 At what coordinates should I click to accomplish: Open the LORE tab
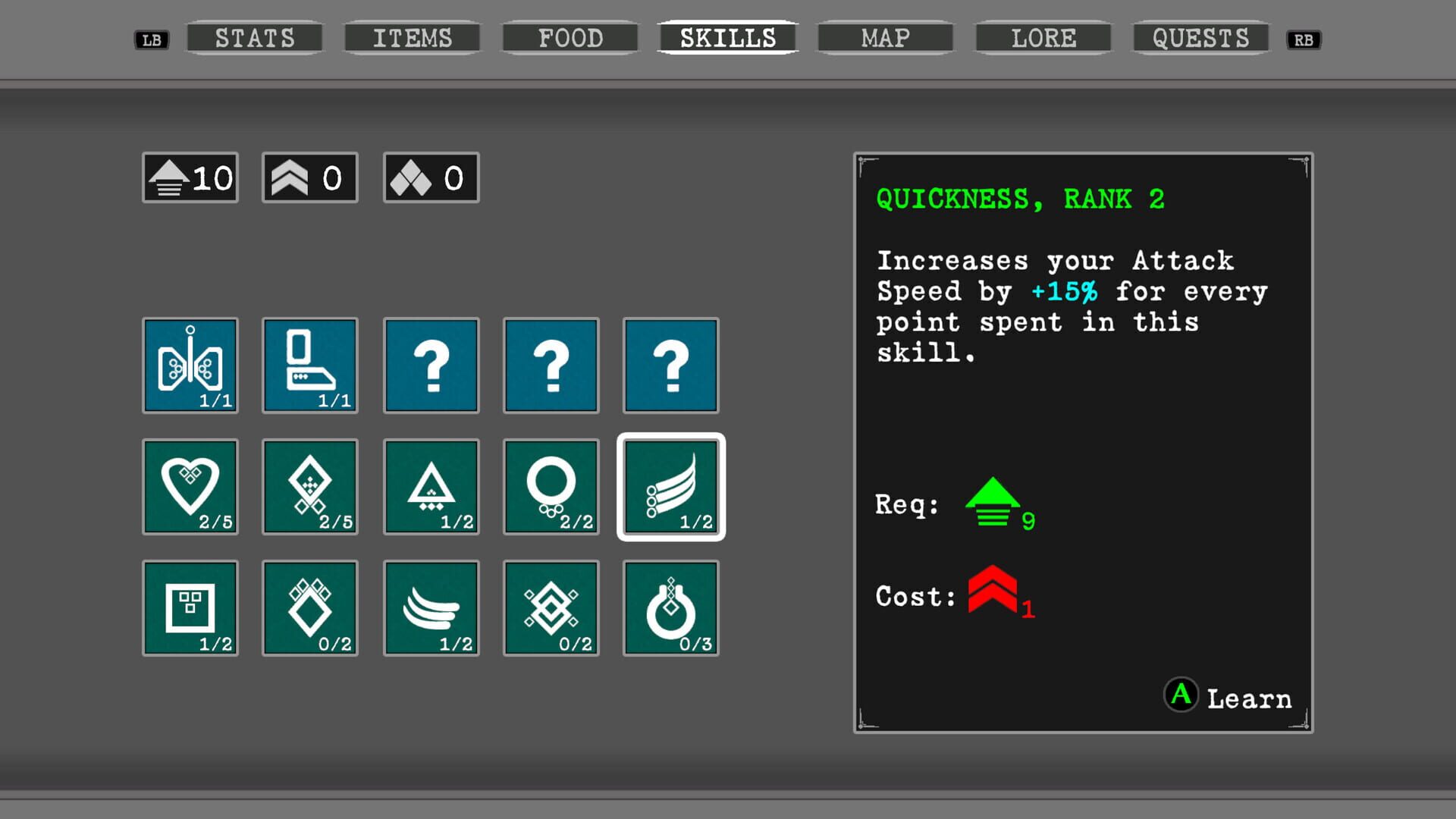tap(1043, 38)
